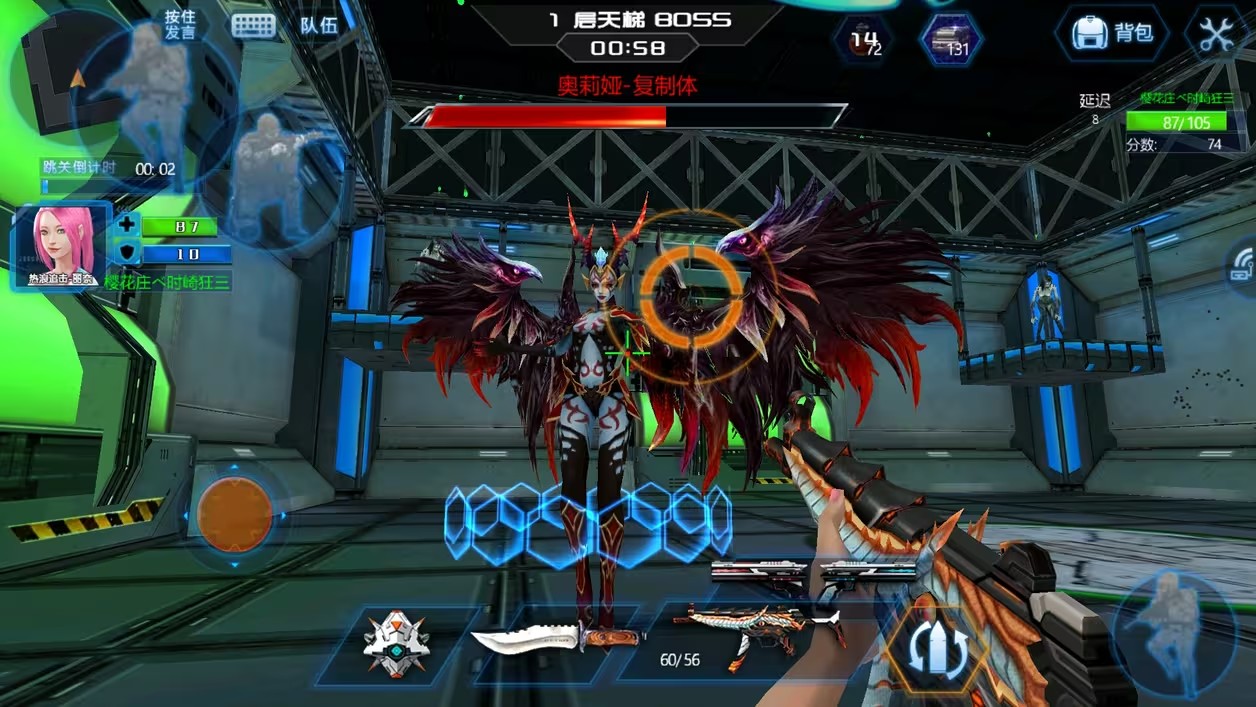Screen dimensions: 1256x707
Task: Open settings with the wrench icon
Action: [1217, 34]
